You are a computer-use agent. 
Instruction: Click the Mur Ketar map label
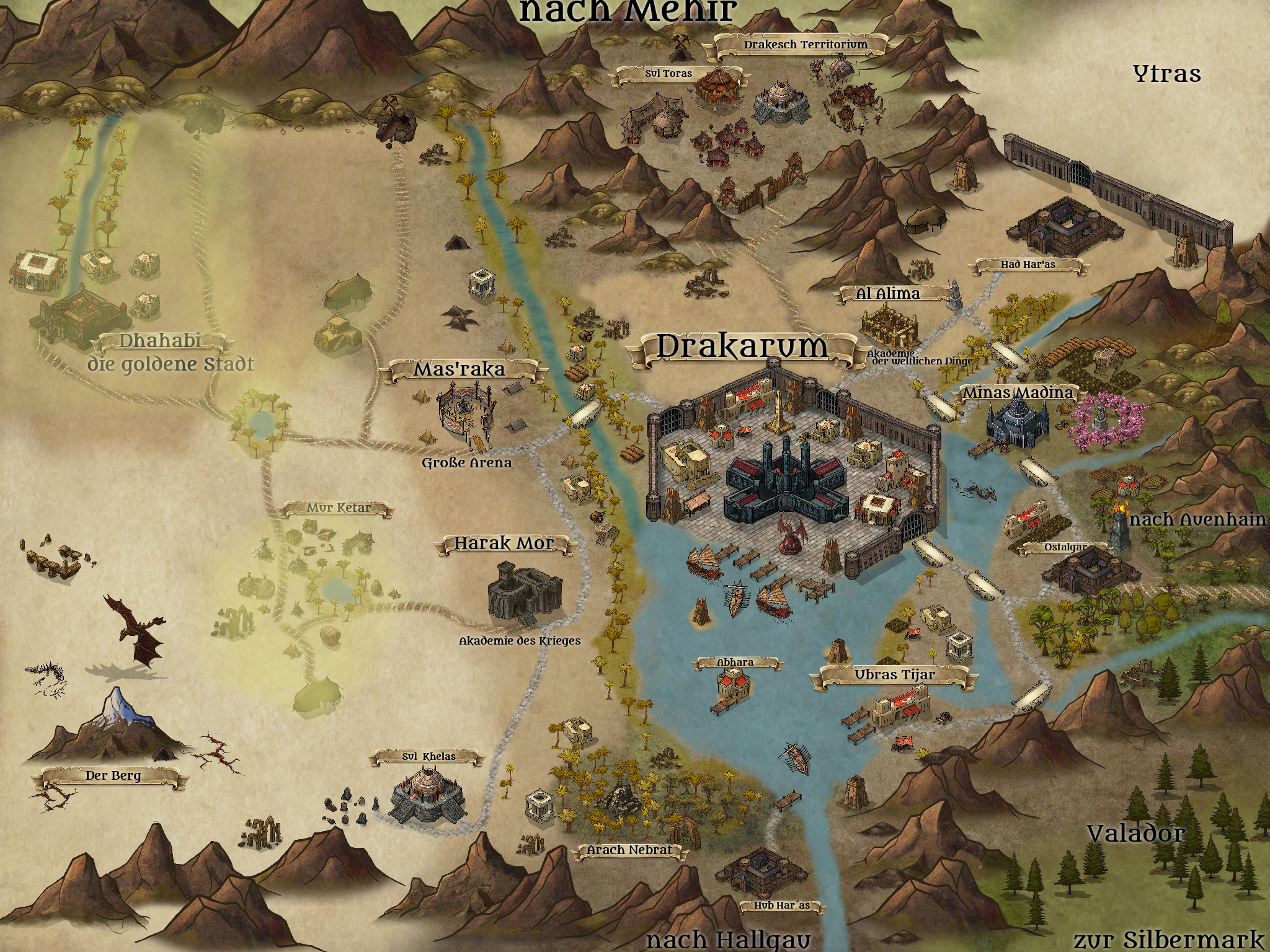339,509
